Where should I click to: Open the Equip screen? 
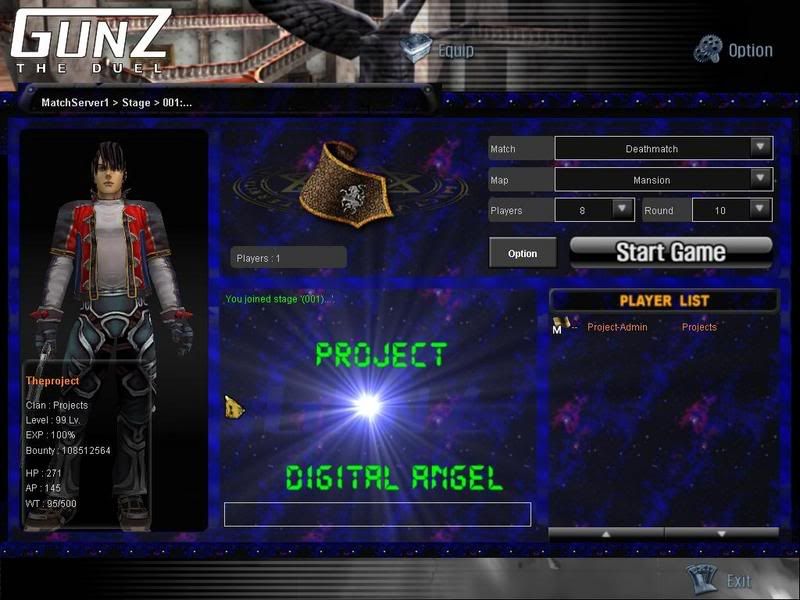click(438, 49)
